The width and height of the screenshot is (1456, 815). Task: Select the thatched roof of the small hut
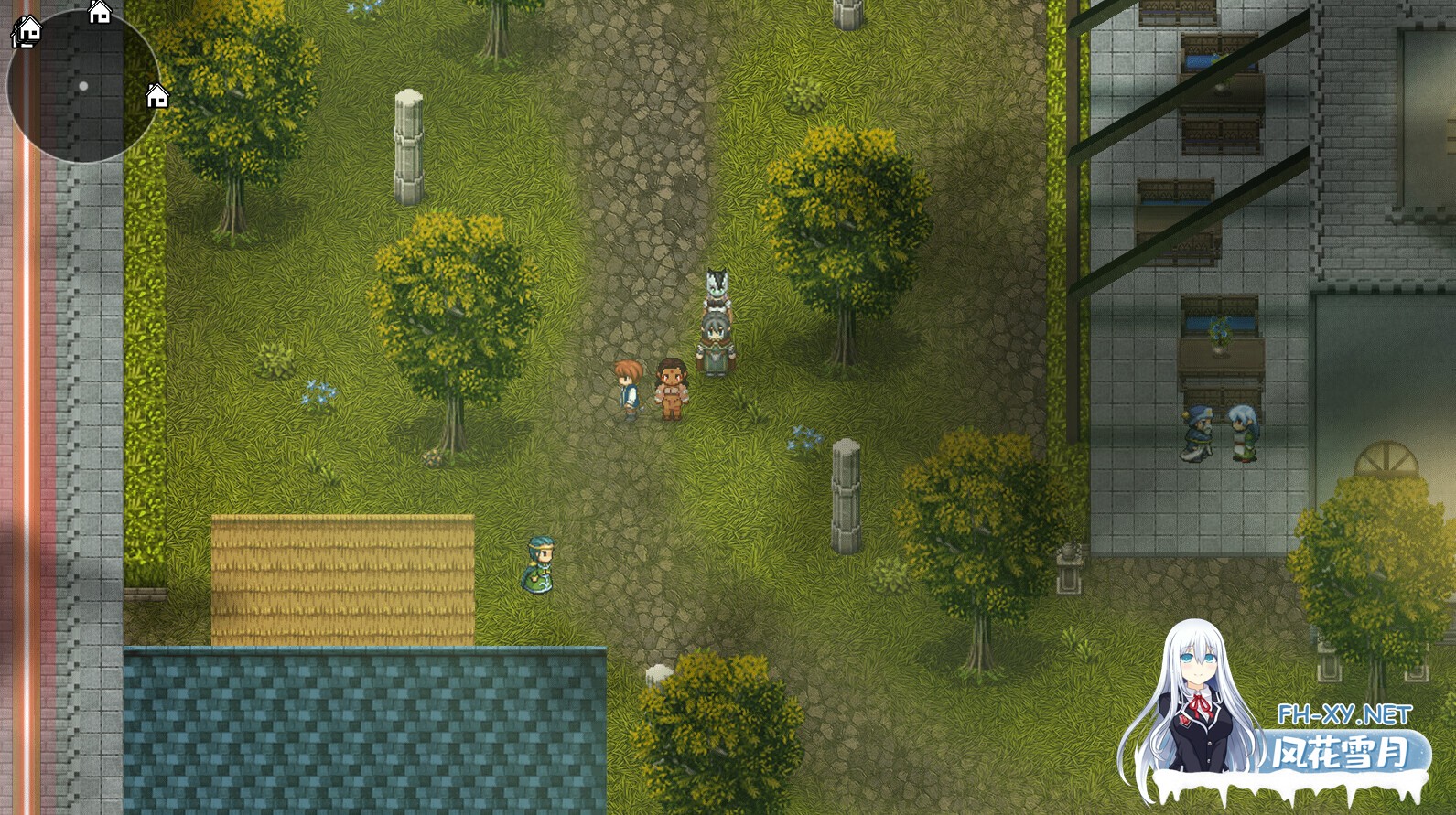[343, 576]
